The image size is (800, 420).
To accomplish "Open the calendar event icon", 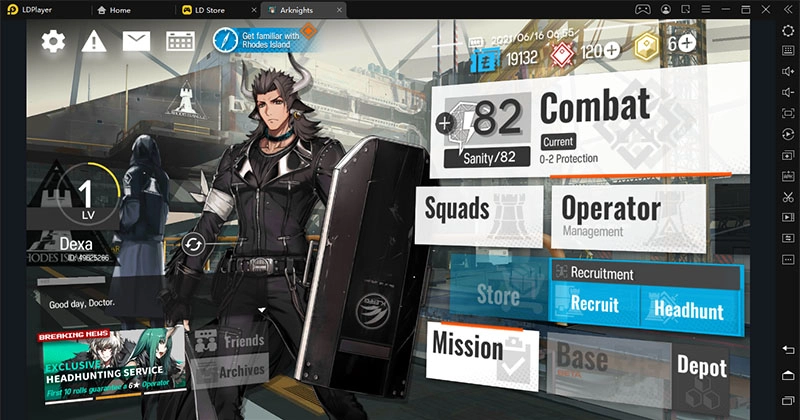I will click(x=179, y=41).
